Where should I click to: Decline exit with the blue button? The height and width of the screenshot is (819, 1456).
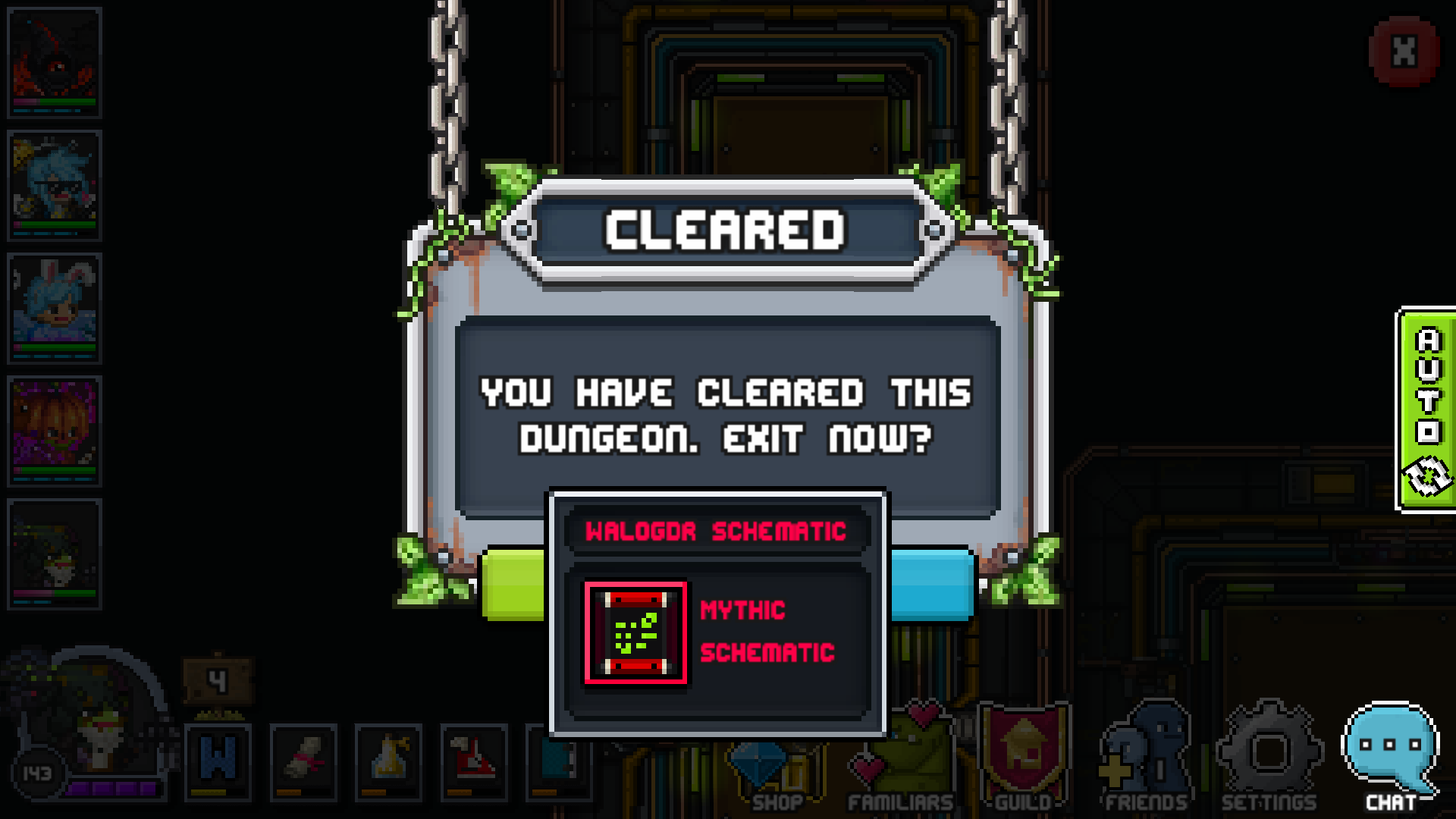[x=929, y=584]
